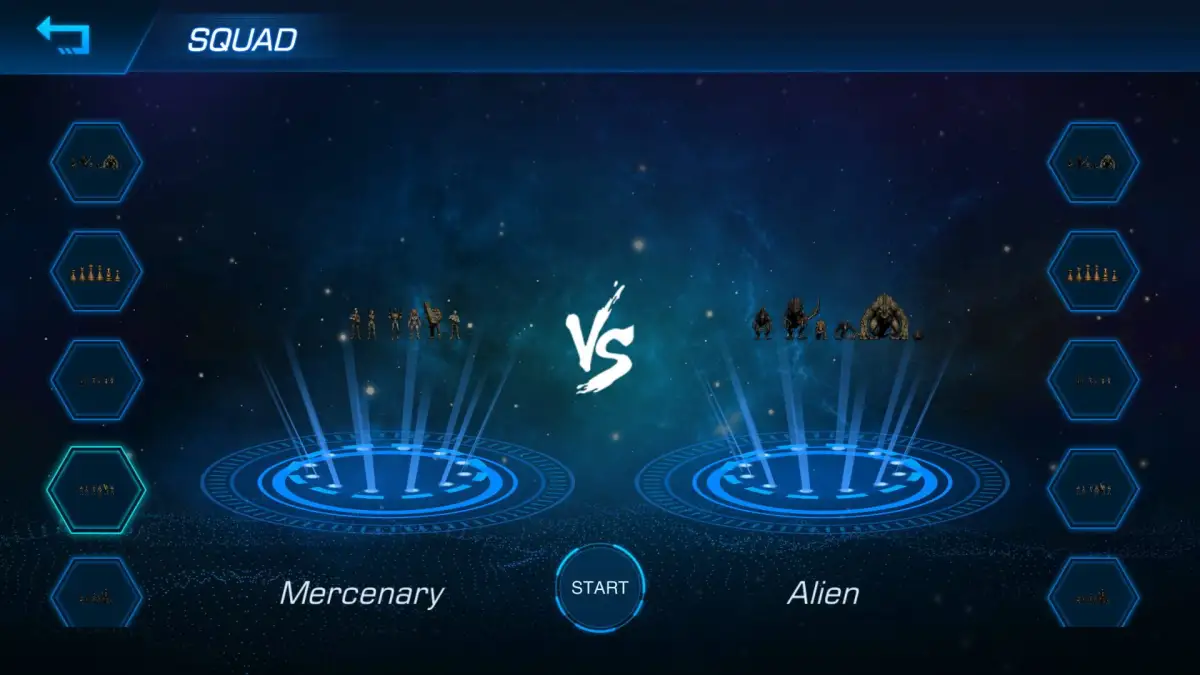Viewport: 1200px width, 675px height.
Task: Go back using the return arrow
Action: pyautogui.click(x=63, y=35)
